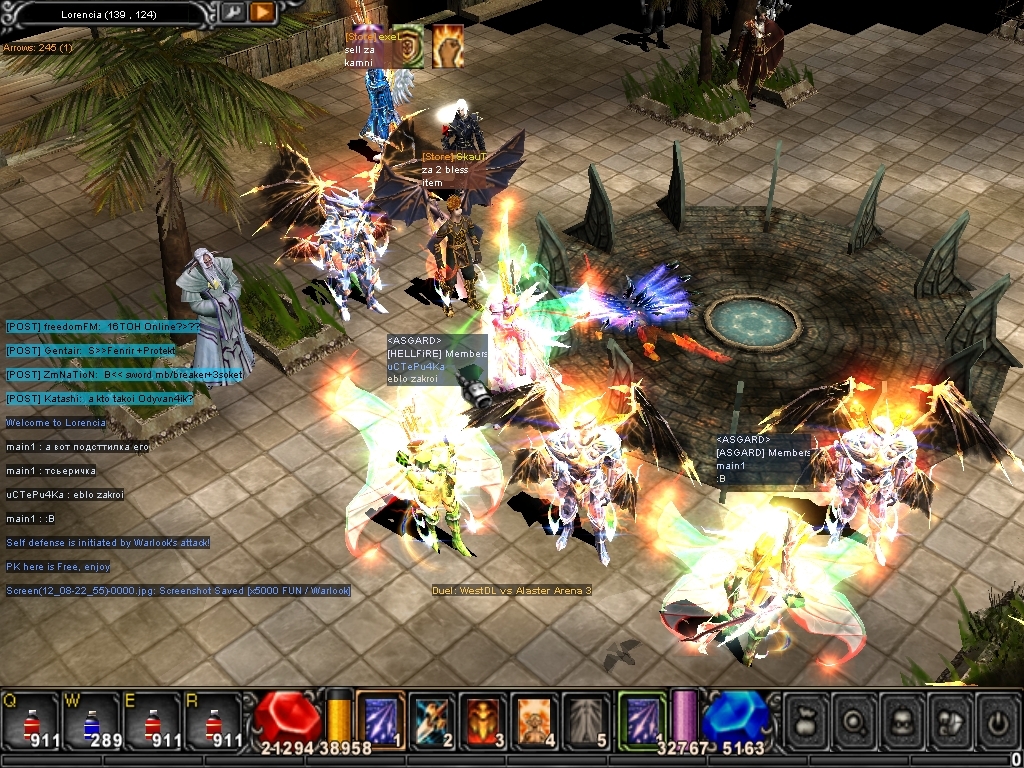Choose skill slot 5 grey wings skill
The height and width of the screenshot is (768, 1024).
coord(586,719)
